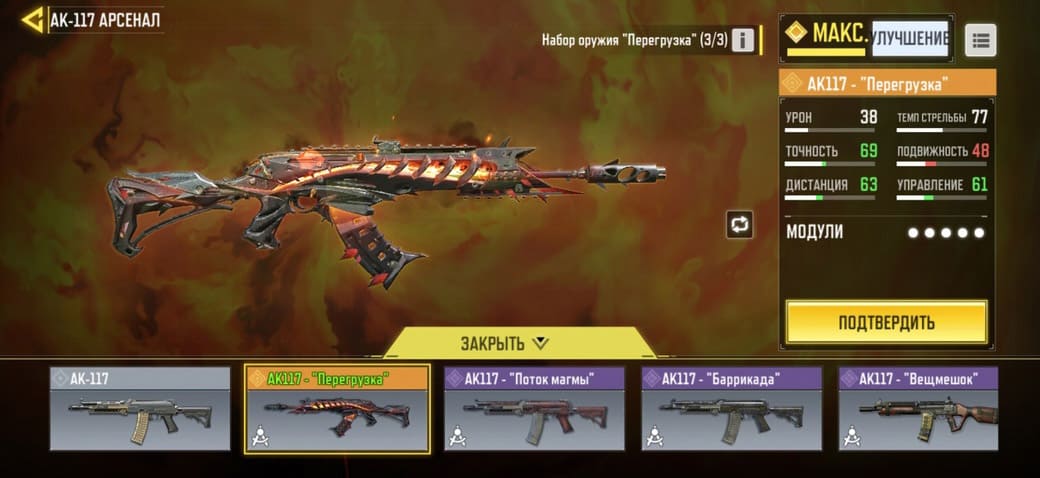Switch to the УЛУЧШЕНИЕ tab

pyautogui.click(x=909, y=39)
